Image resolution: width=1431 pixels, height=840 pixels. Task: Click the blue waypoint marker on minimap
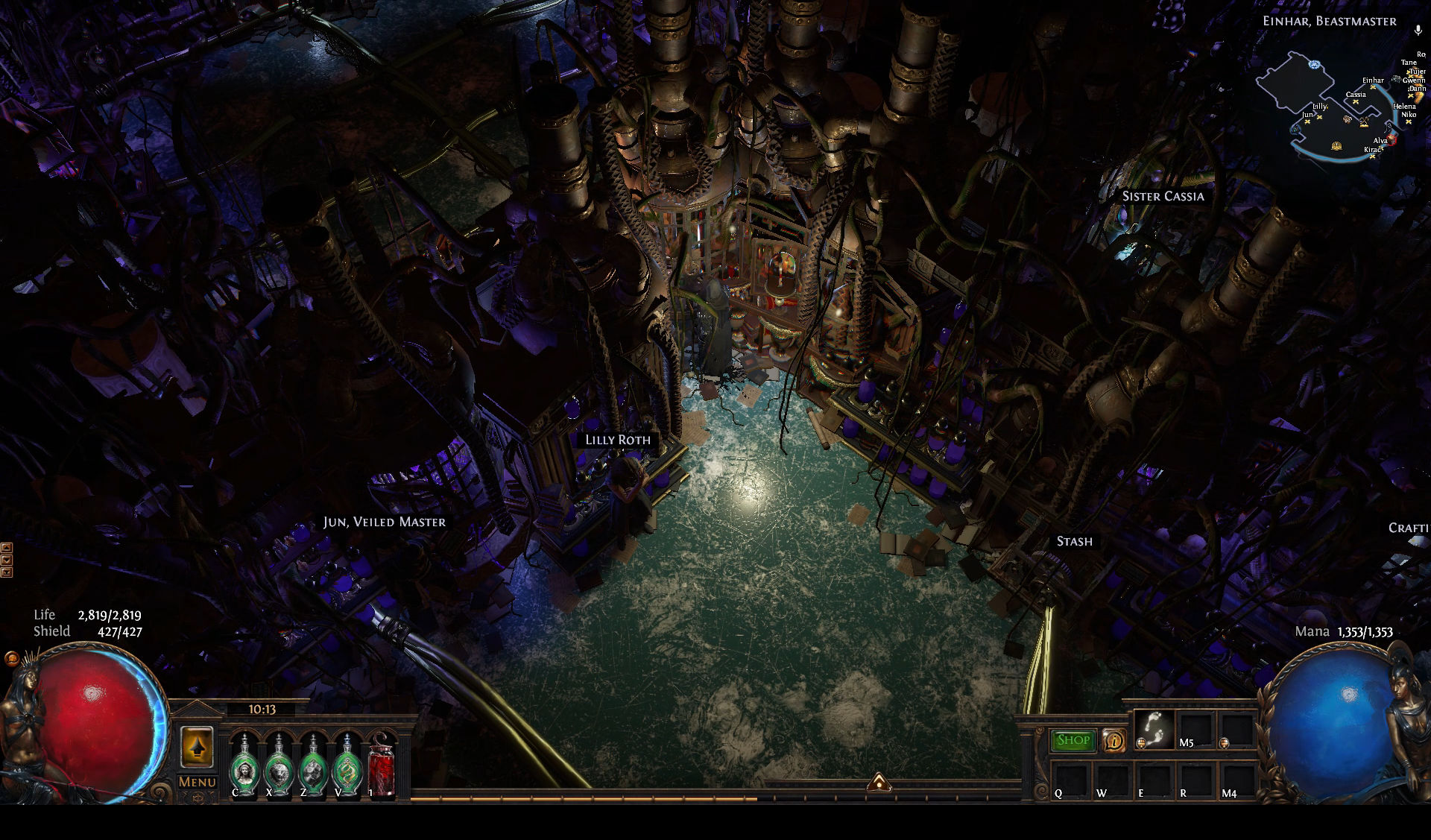coord(1313,65)
